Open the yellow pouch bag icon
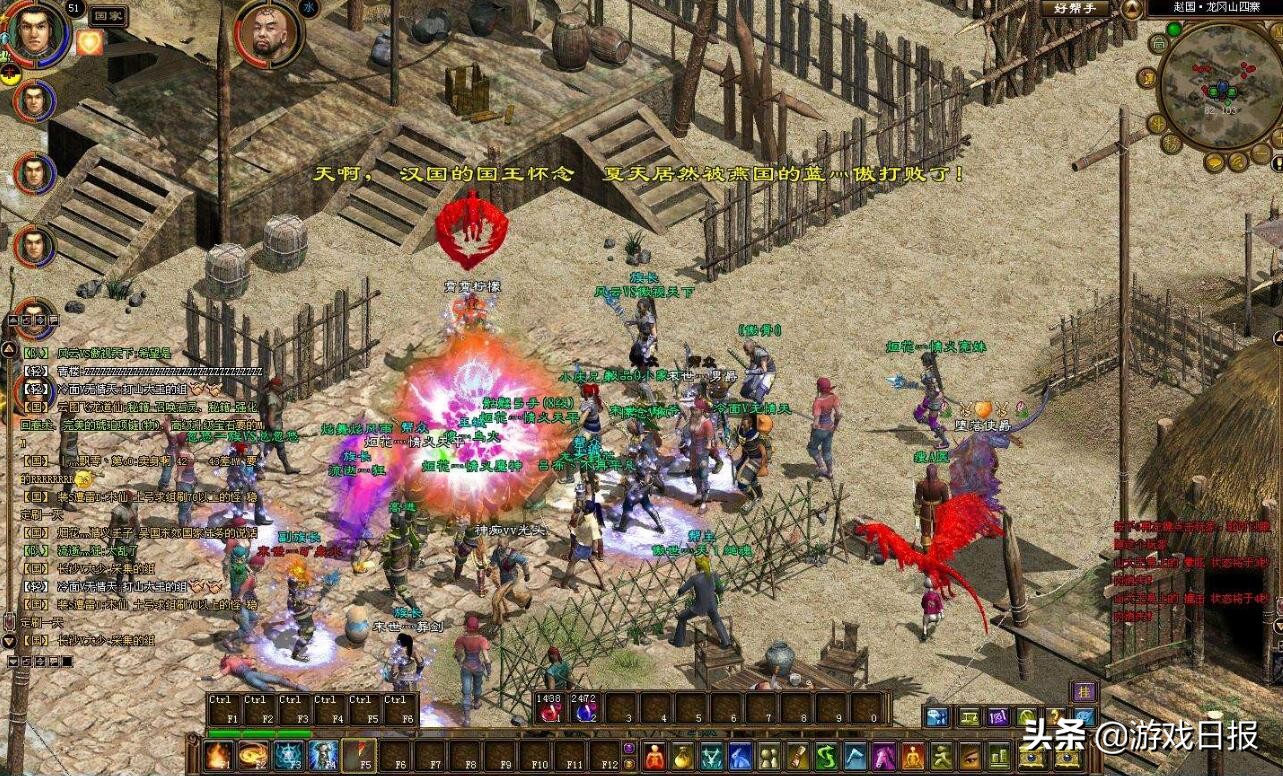The width and height of the screenshot is (1283, 776). tap(683, 756)
